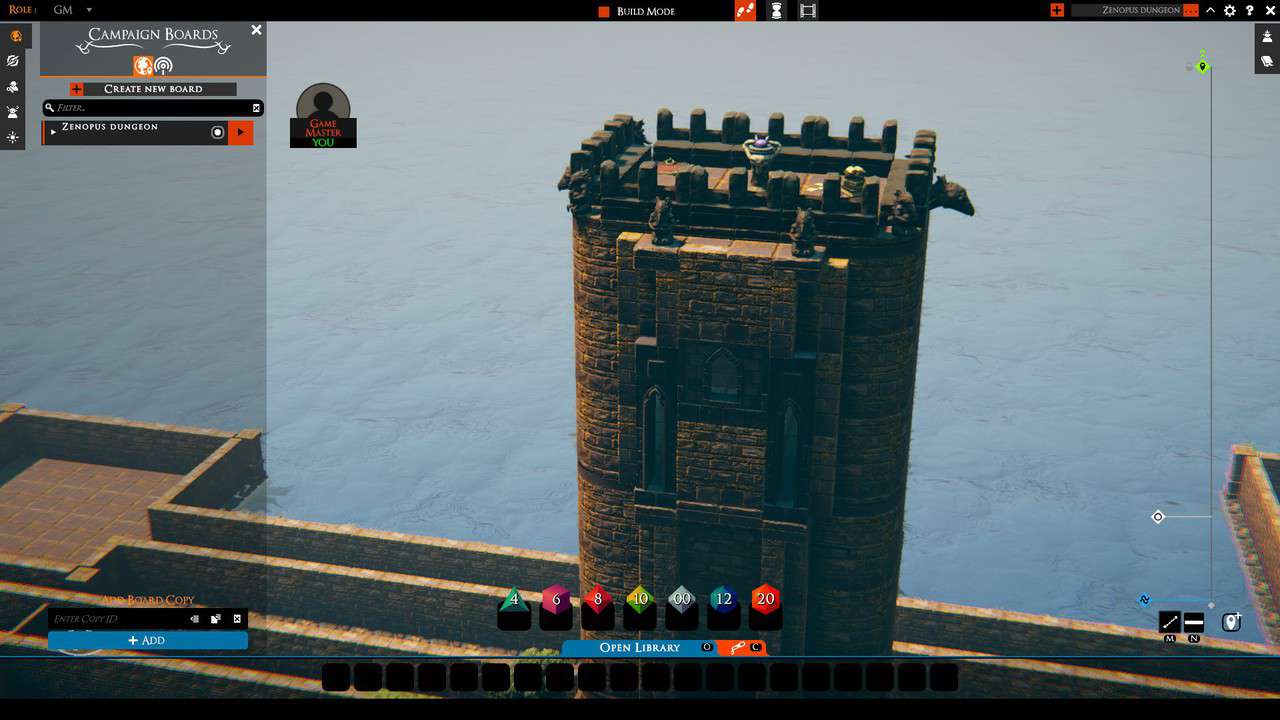Viewport: 1280px width, 720px height.
Task: Click the hourglass turn timer icon
Action: point(776,11)
